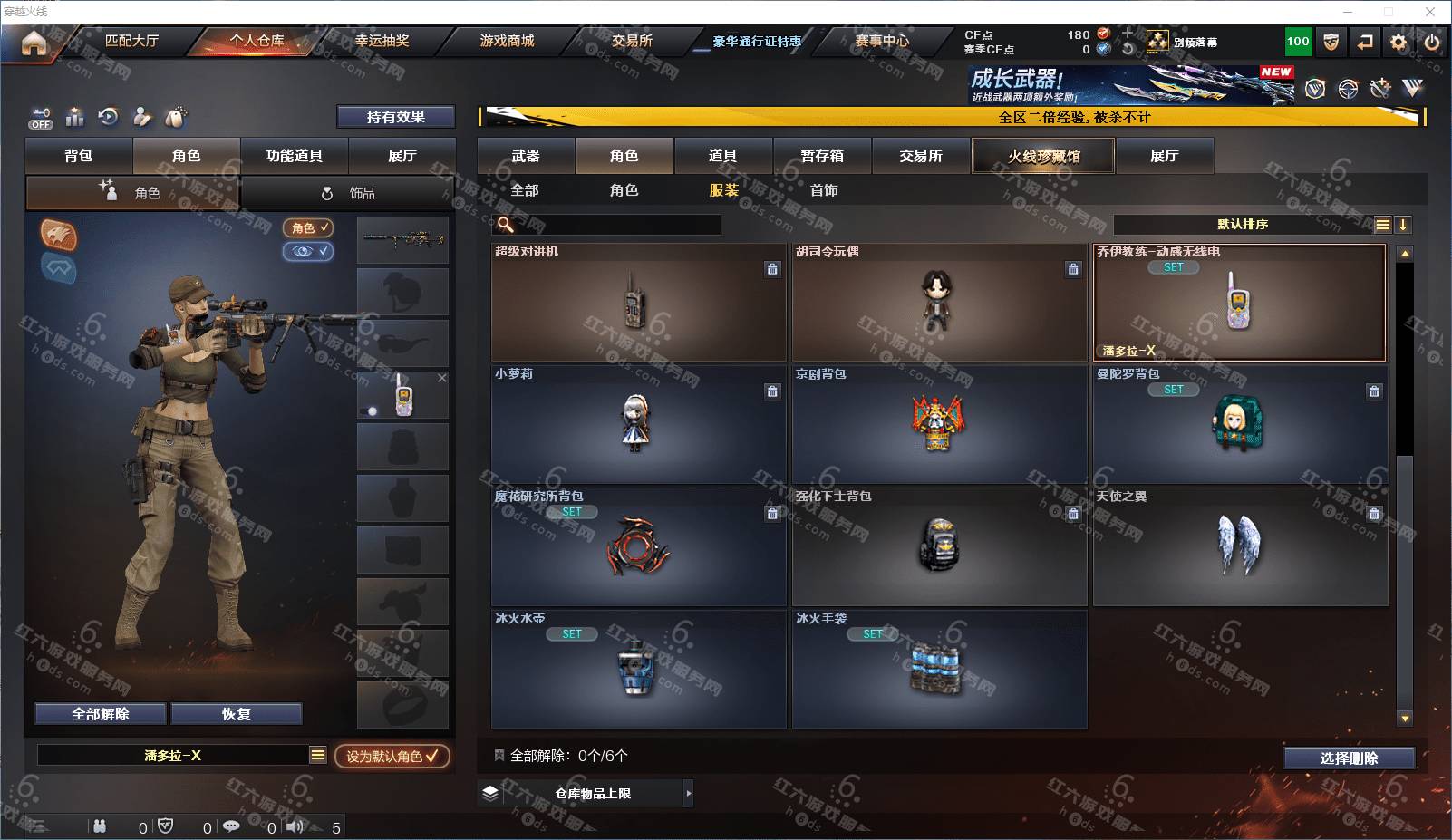Open the 火线珍藏馆 collection tab
The width and height of the screenshot is (1452, 840).
click(x=1043, y=156)
